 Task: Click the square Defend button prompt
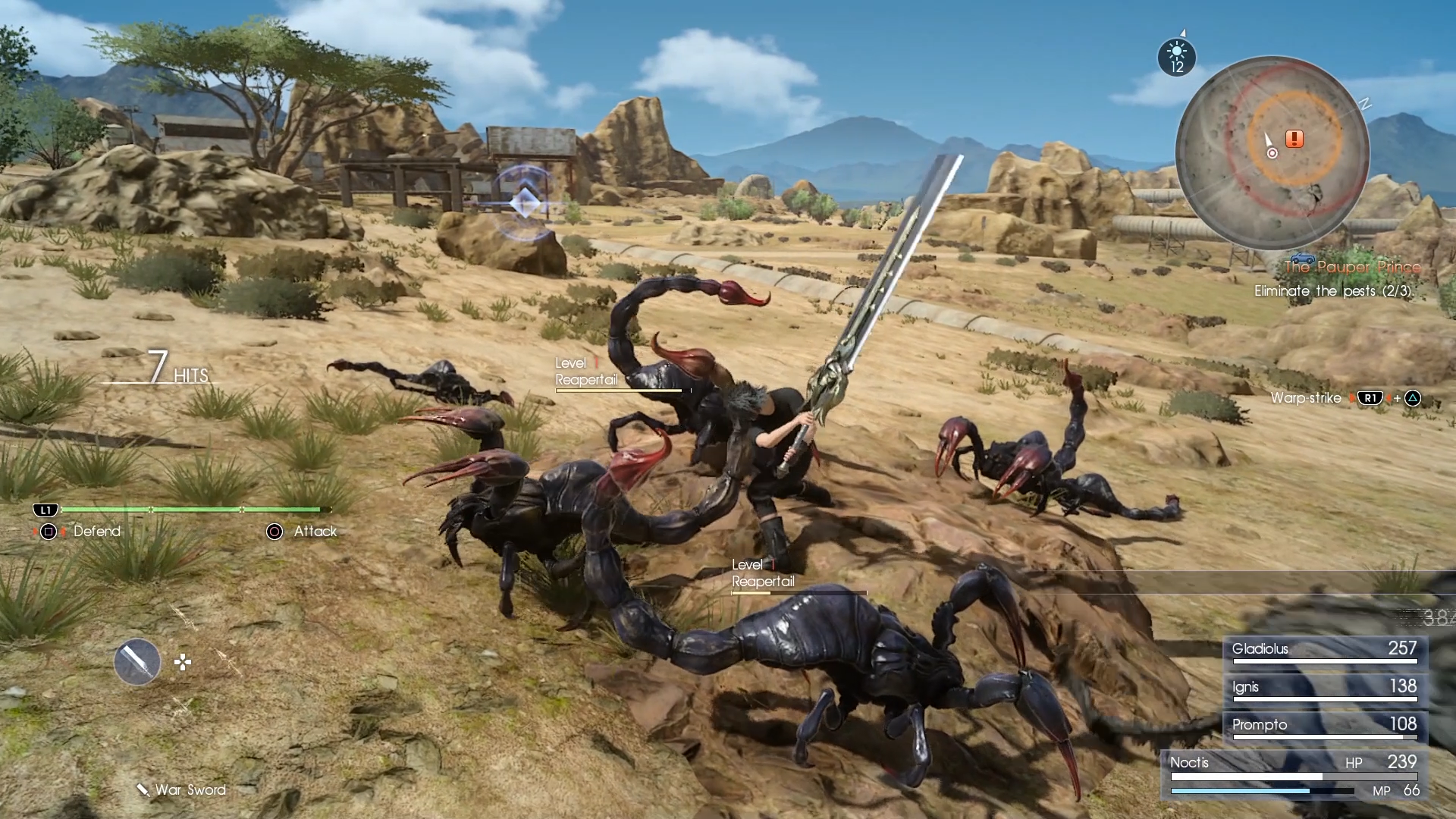point(48,532)
